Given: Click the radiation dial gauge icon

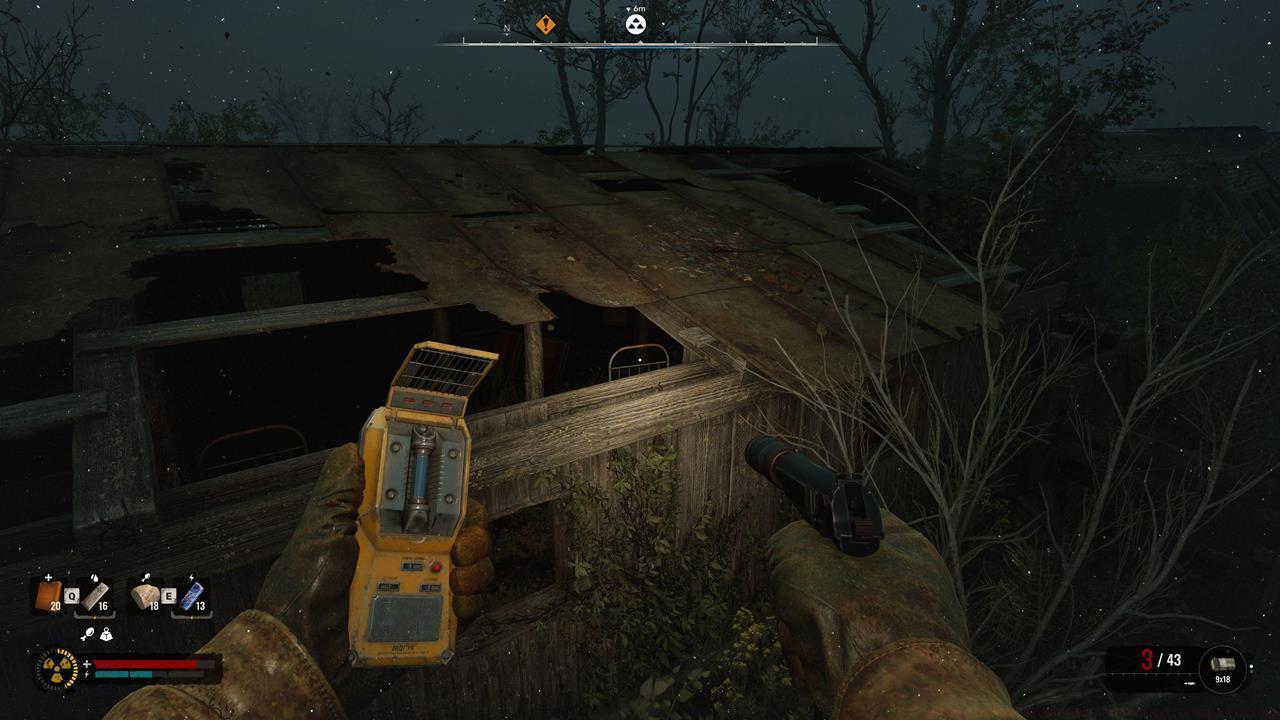Looking at the screenshot, I should (x=57, y=668).
